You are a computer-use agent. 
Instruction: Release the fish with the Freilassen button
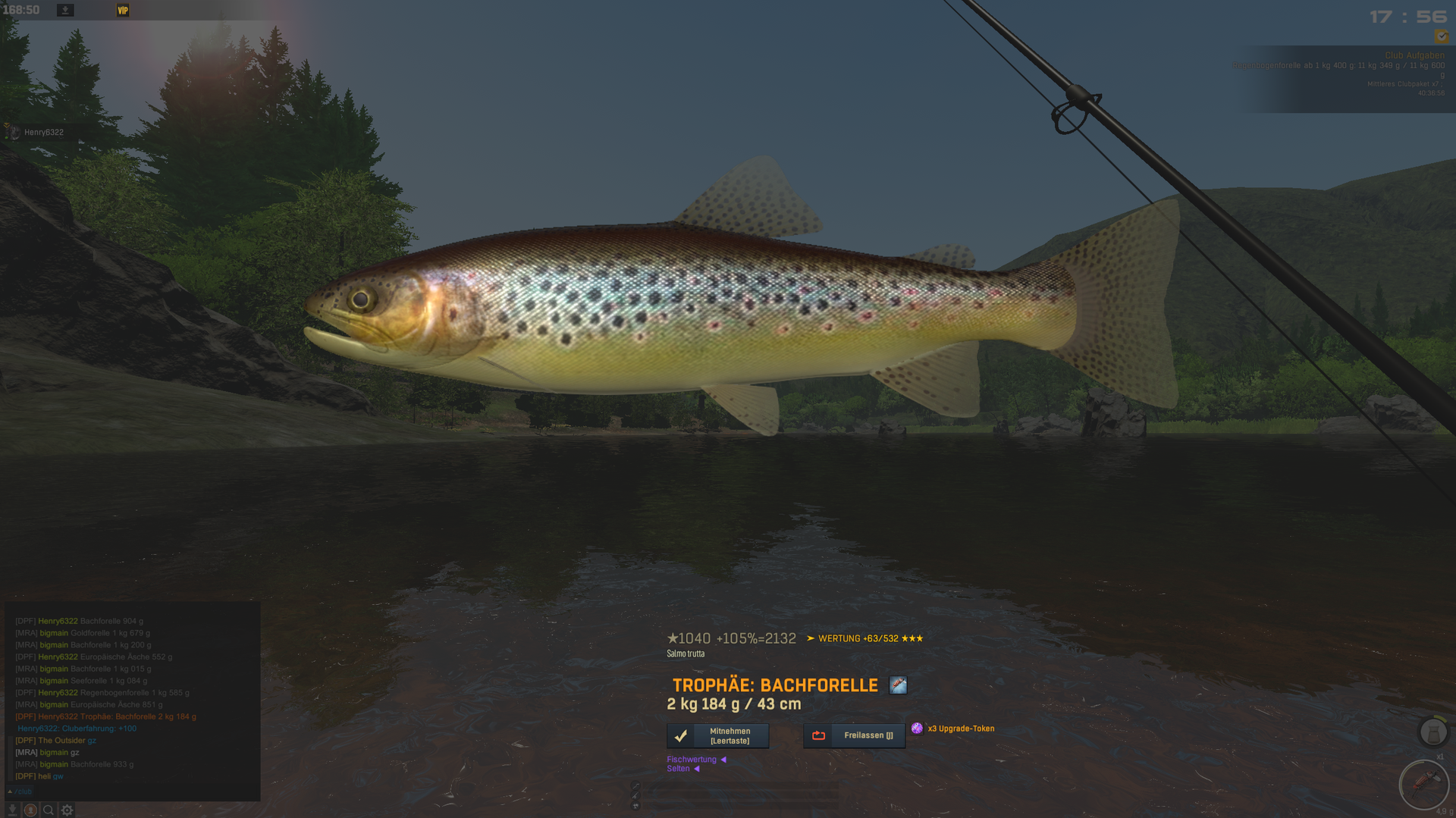(854, 735)
